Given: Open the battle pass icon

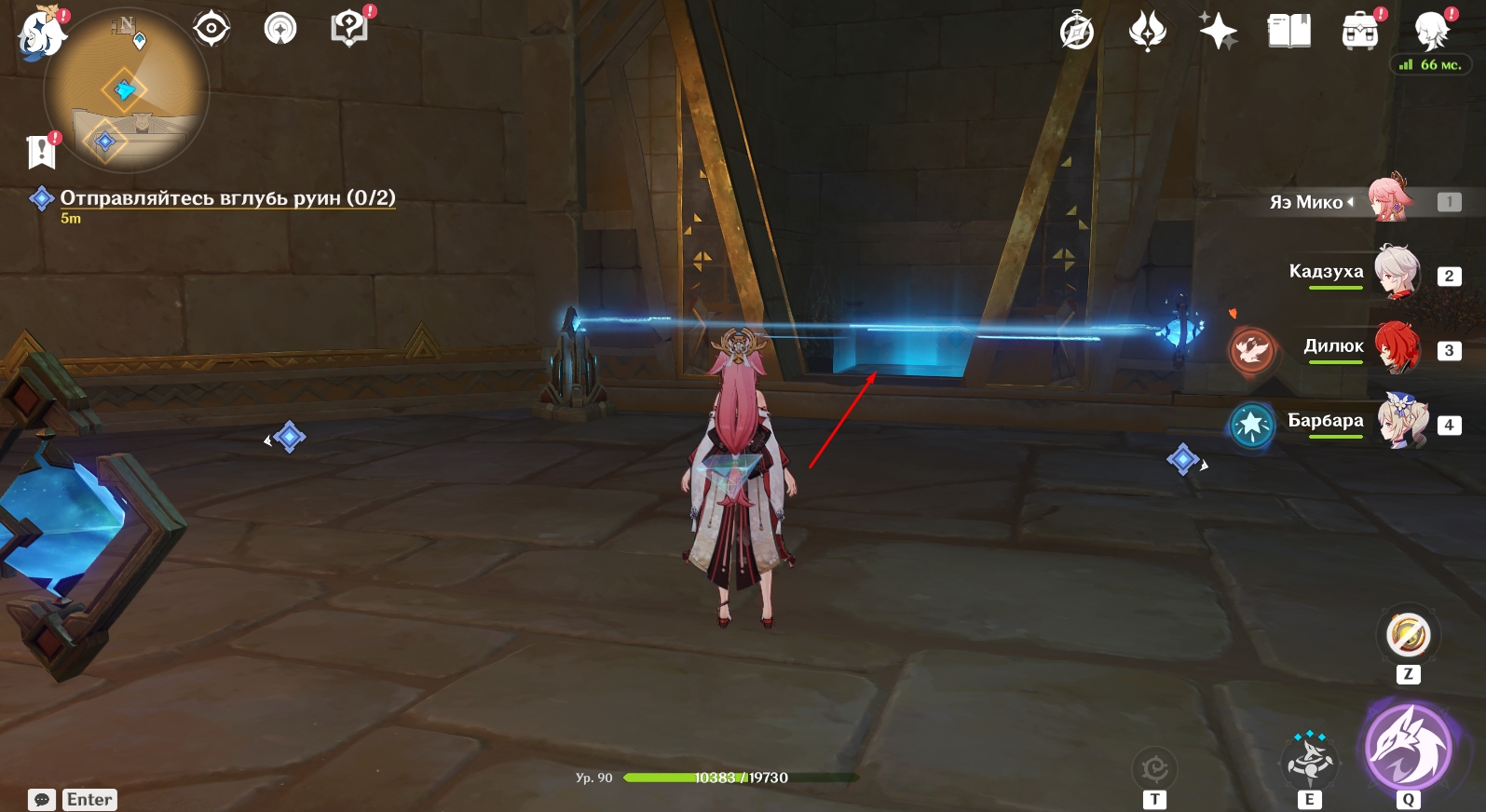Looking at the screenshot, I should (1147, 32).
